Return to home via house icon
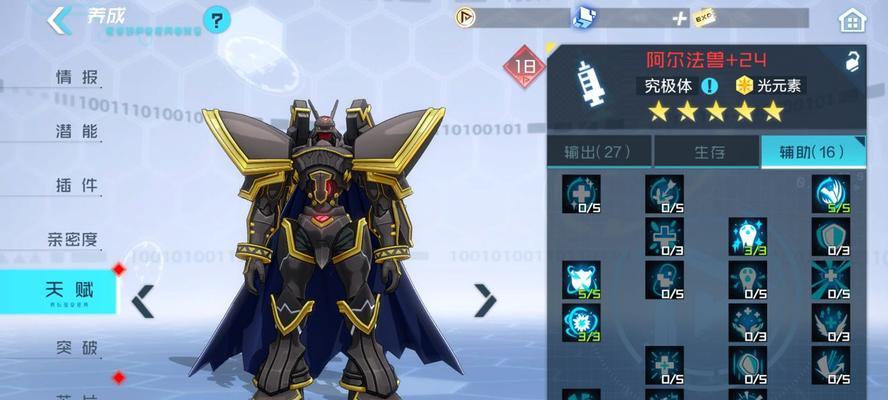 (x=852, y=19)
